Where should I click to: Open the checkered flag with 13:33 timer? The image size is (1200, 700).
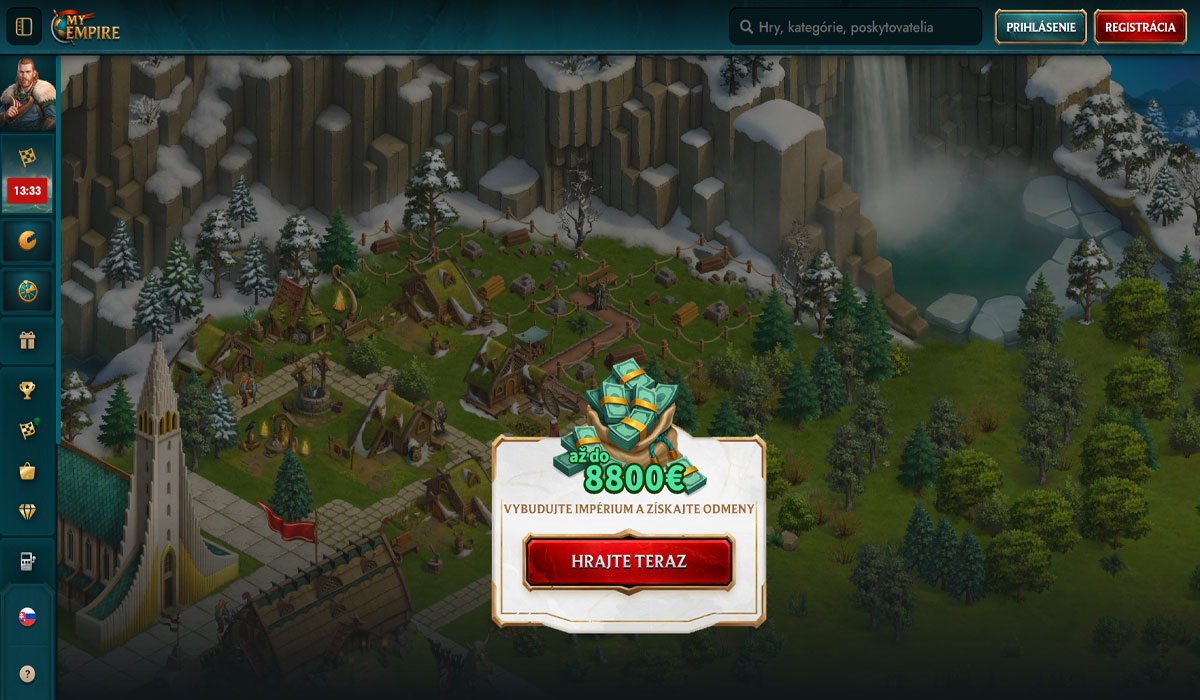coord(28,170)
